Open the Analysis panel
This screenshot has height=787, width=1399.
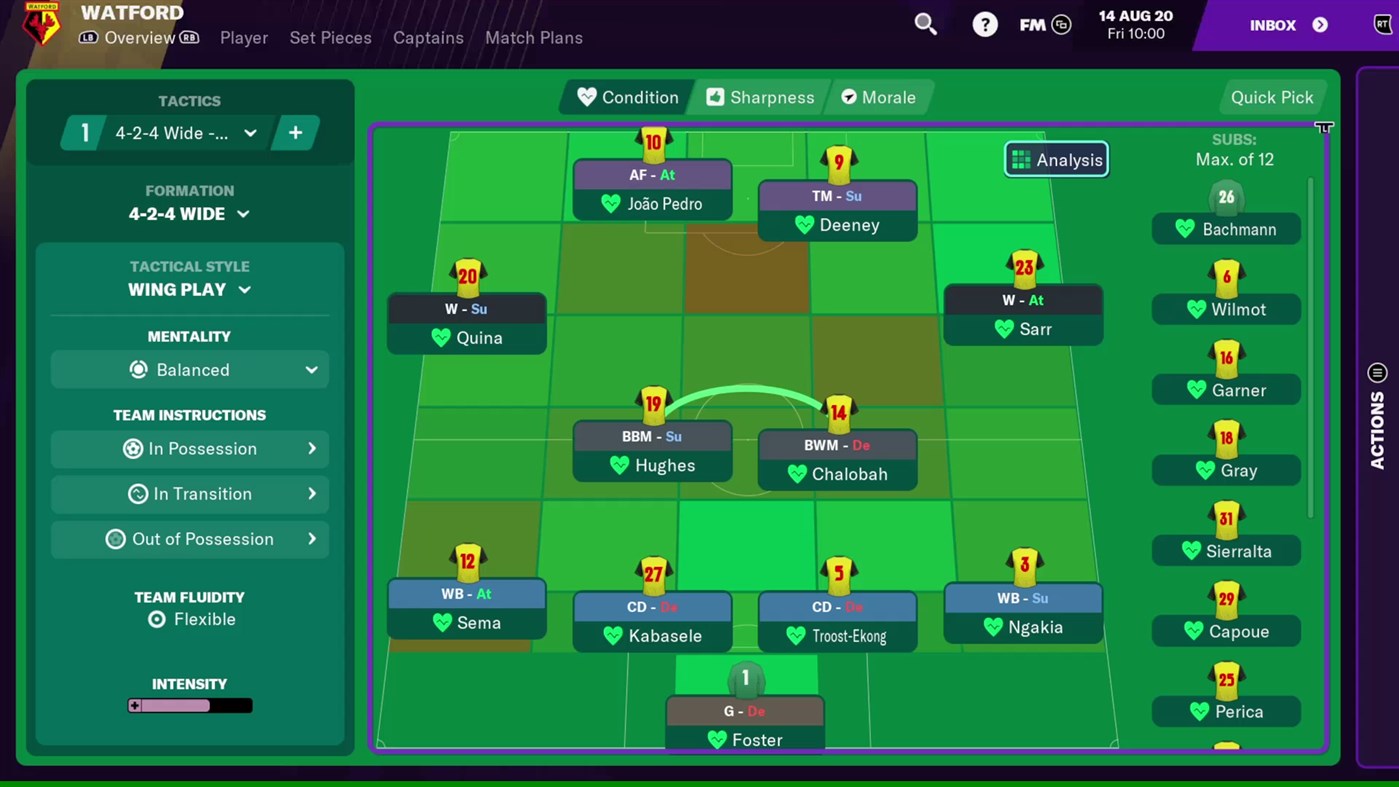(1056, 159)
